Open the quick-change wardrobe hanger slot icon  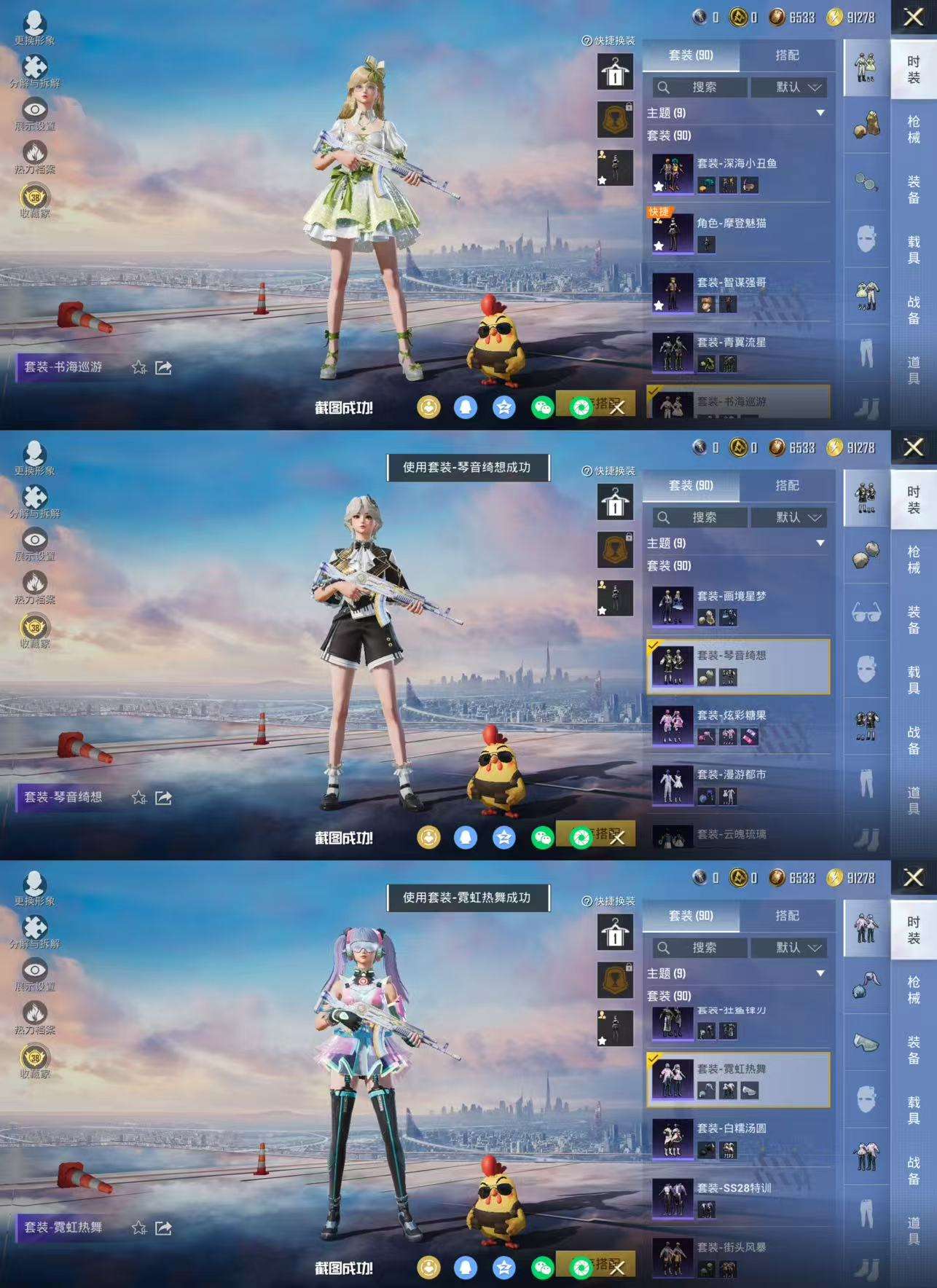616,73
